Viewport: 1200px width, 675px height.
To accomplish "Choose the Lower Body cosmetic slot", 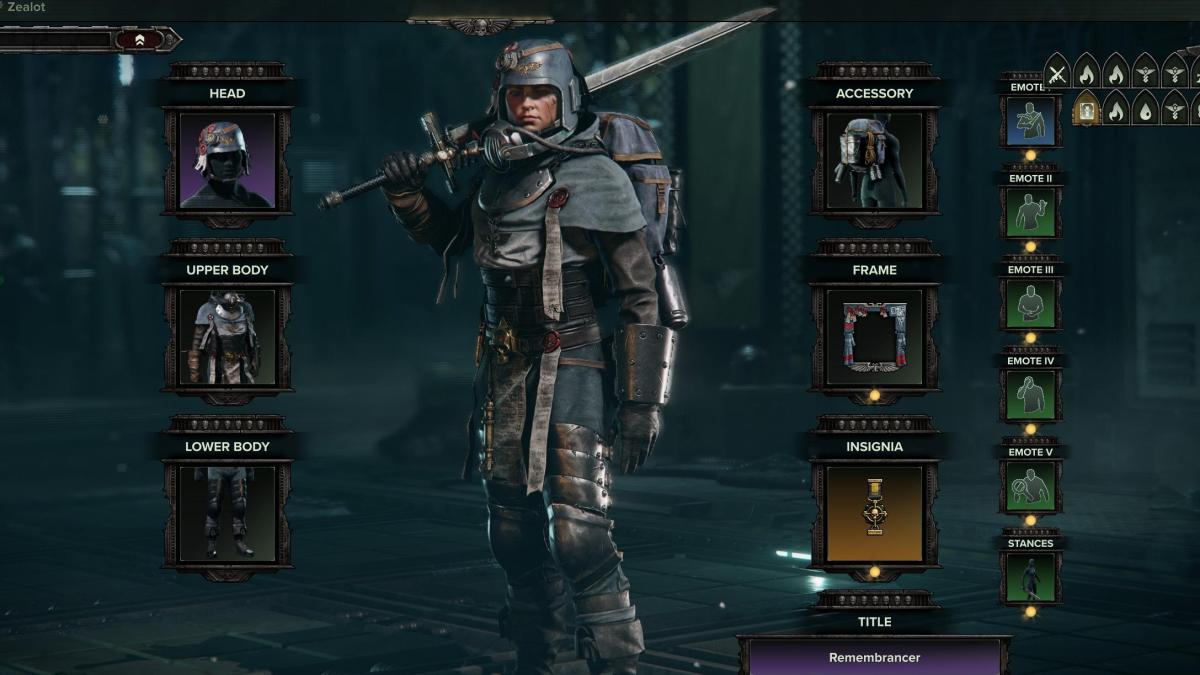I will (x=227, y=514).
